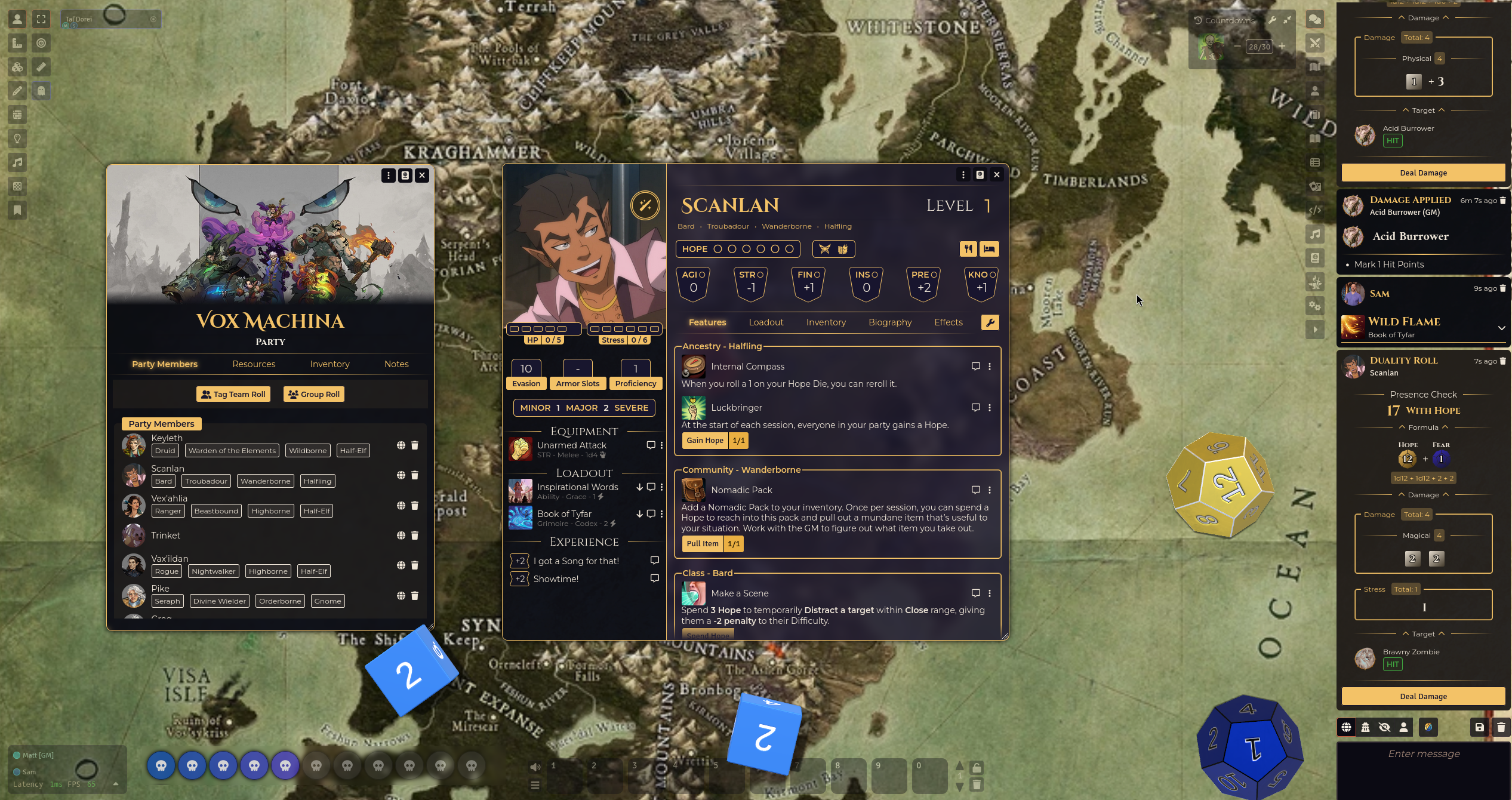Increase token HP with the plus control

coord(1282,46)
